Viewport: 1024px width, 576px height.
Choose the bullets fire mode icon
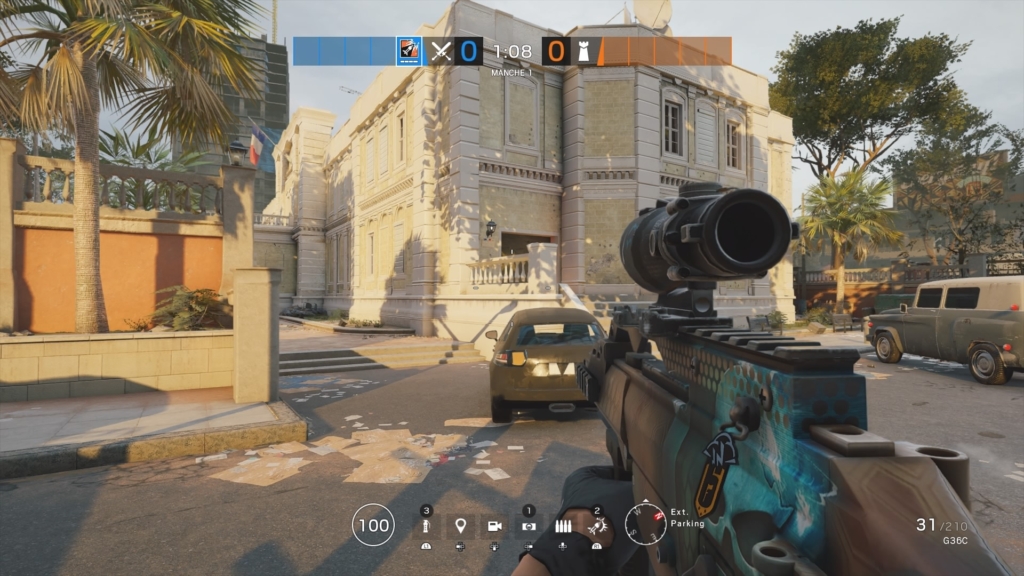coord(563,526)
